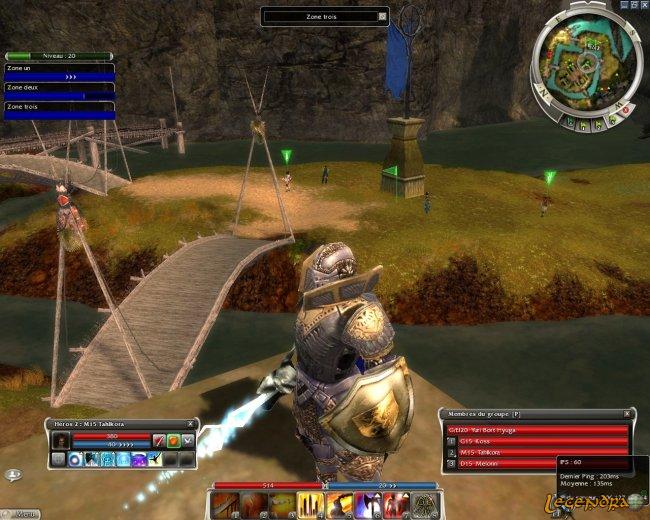Close the Membres du groupe window
650x520 pixels.
pos(628,413)
